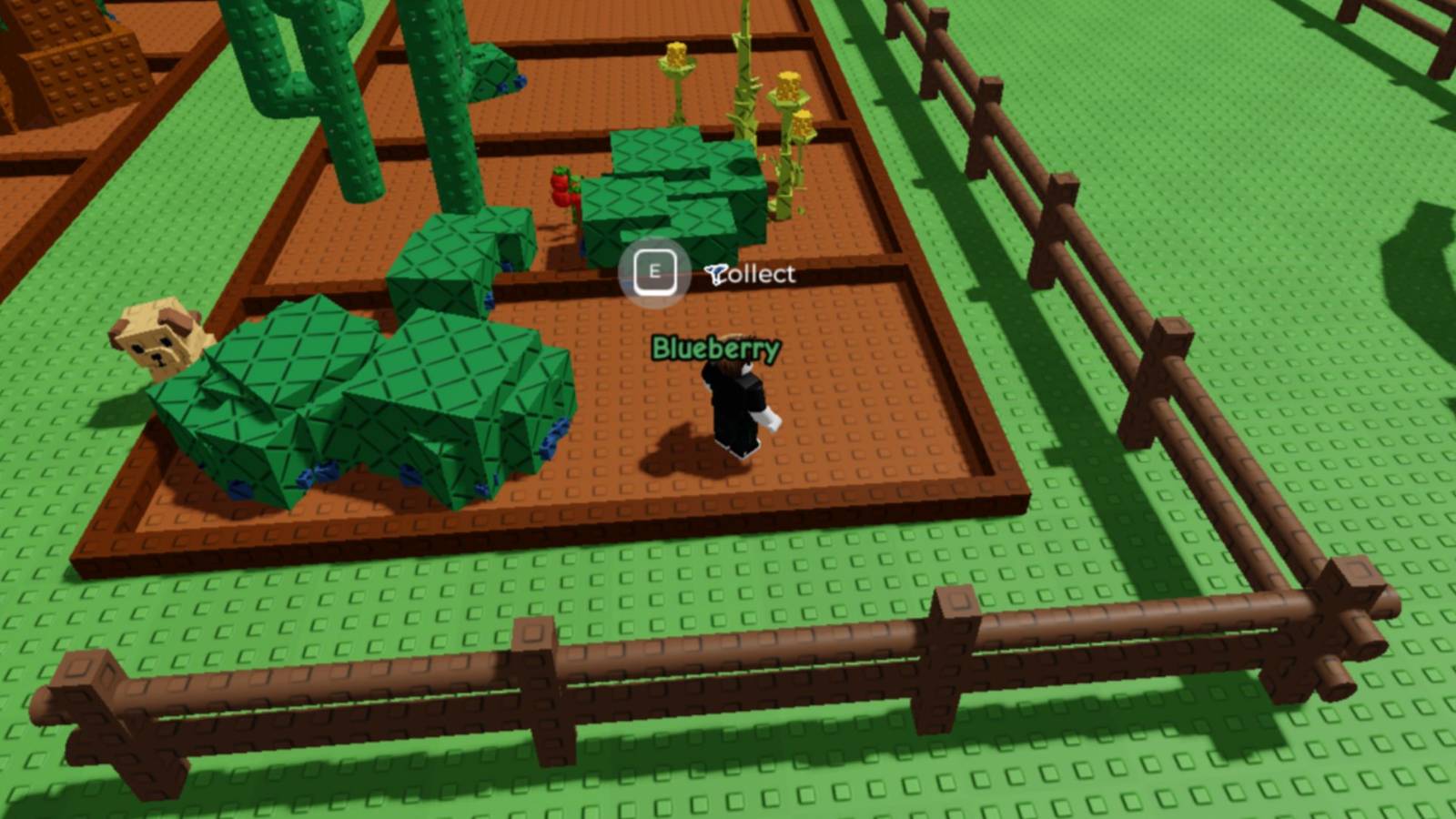Click the Blueberry plant name label

tap(715, 347)
